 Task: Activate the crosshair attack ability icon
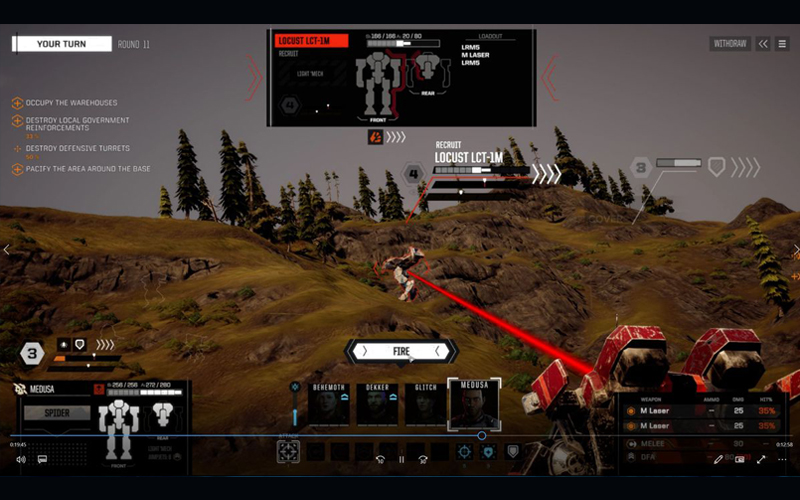288,451
